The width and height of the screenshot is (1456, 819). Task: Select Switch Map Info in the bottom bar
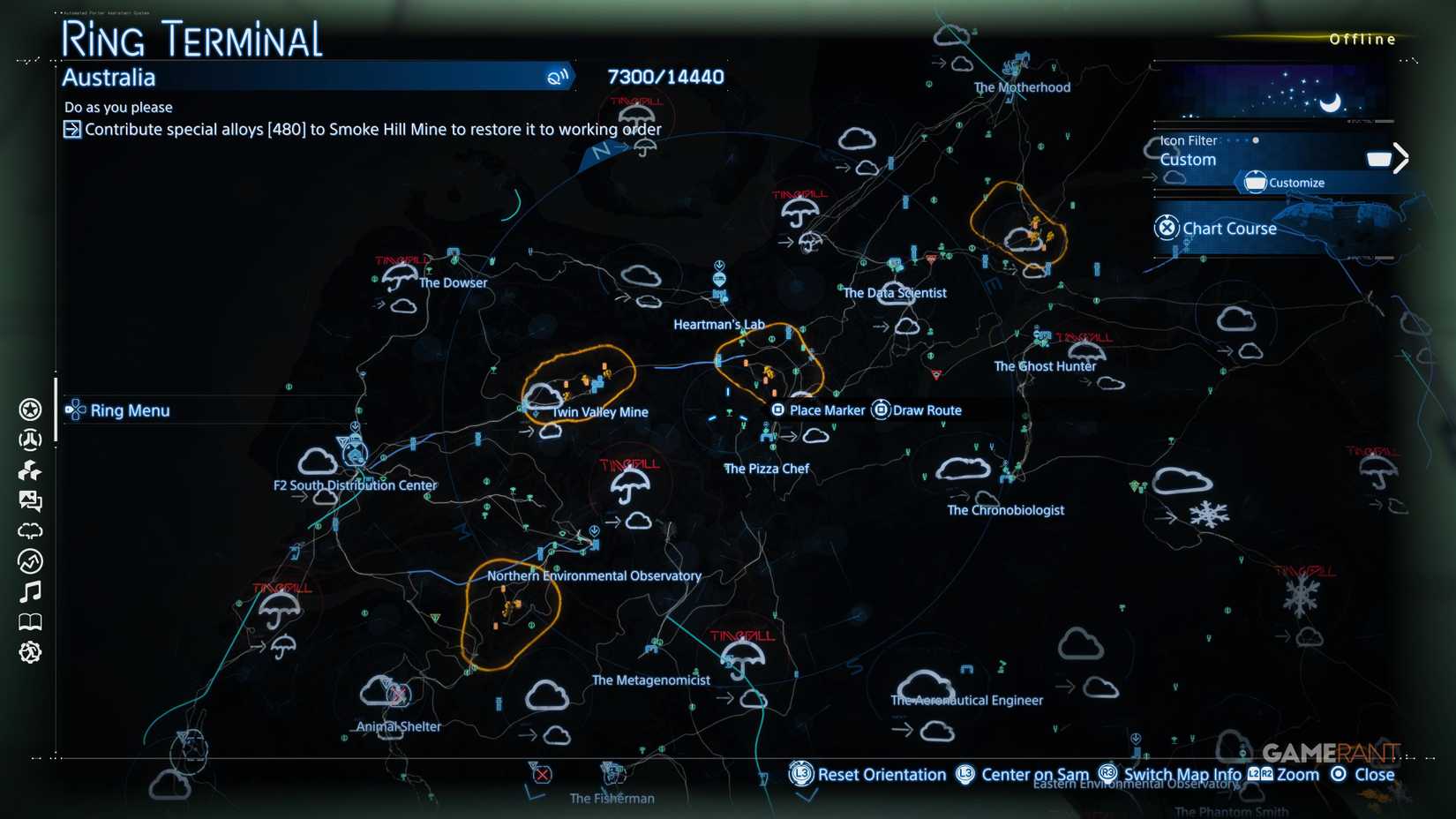click(1182, 774)
